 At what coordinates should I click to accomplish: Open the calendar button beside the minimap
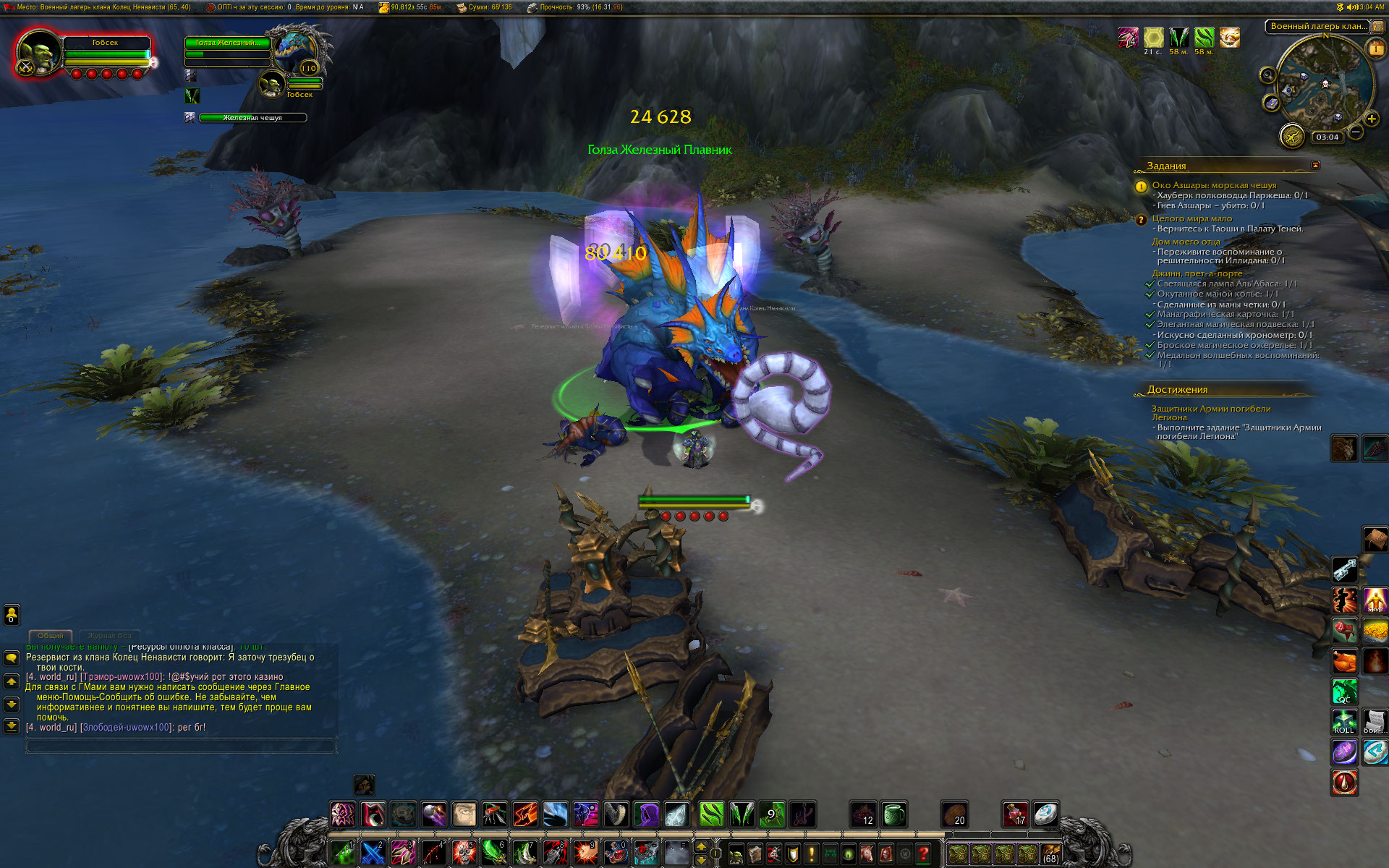pos(1375,48)
